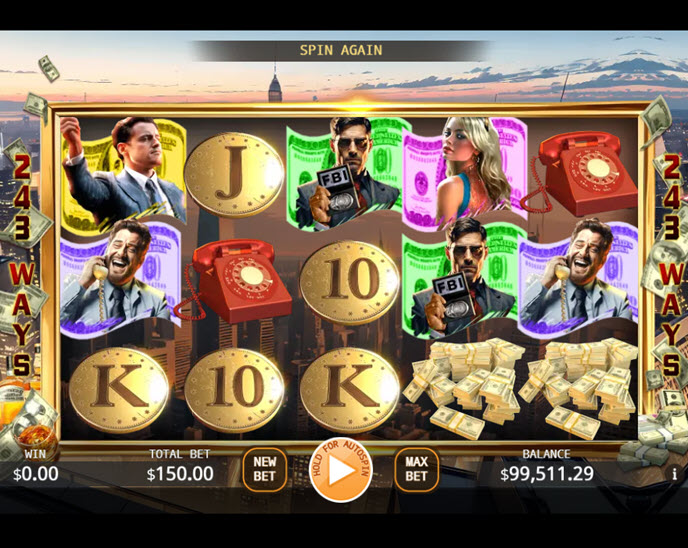Select the Max Bet button
The height and width of the screenshot is (548, 688).
(416, 469)
